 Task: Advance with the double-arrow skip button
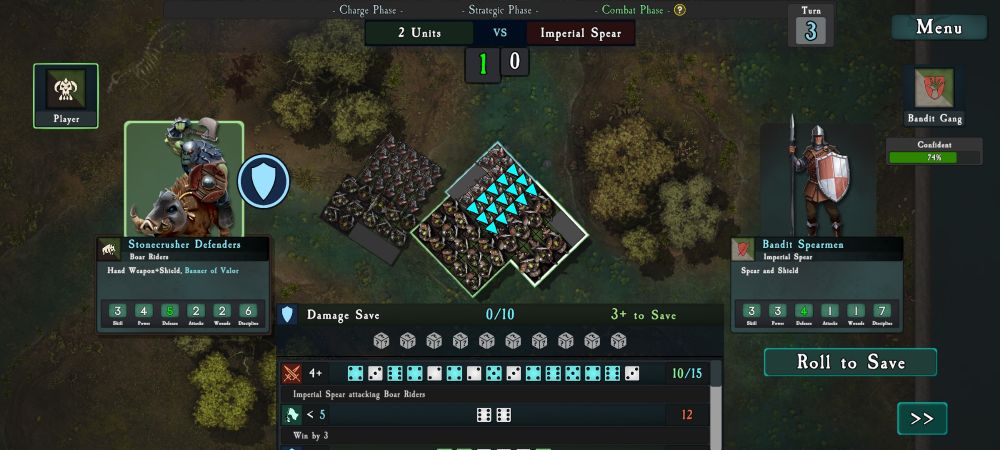pos(922,418)
